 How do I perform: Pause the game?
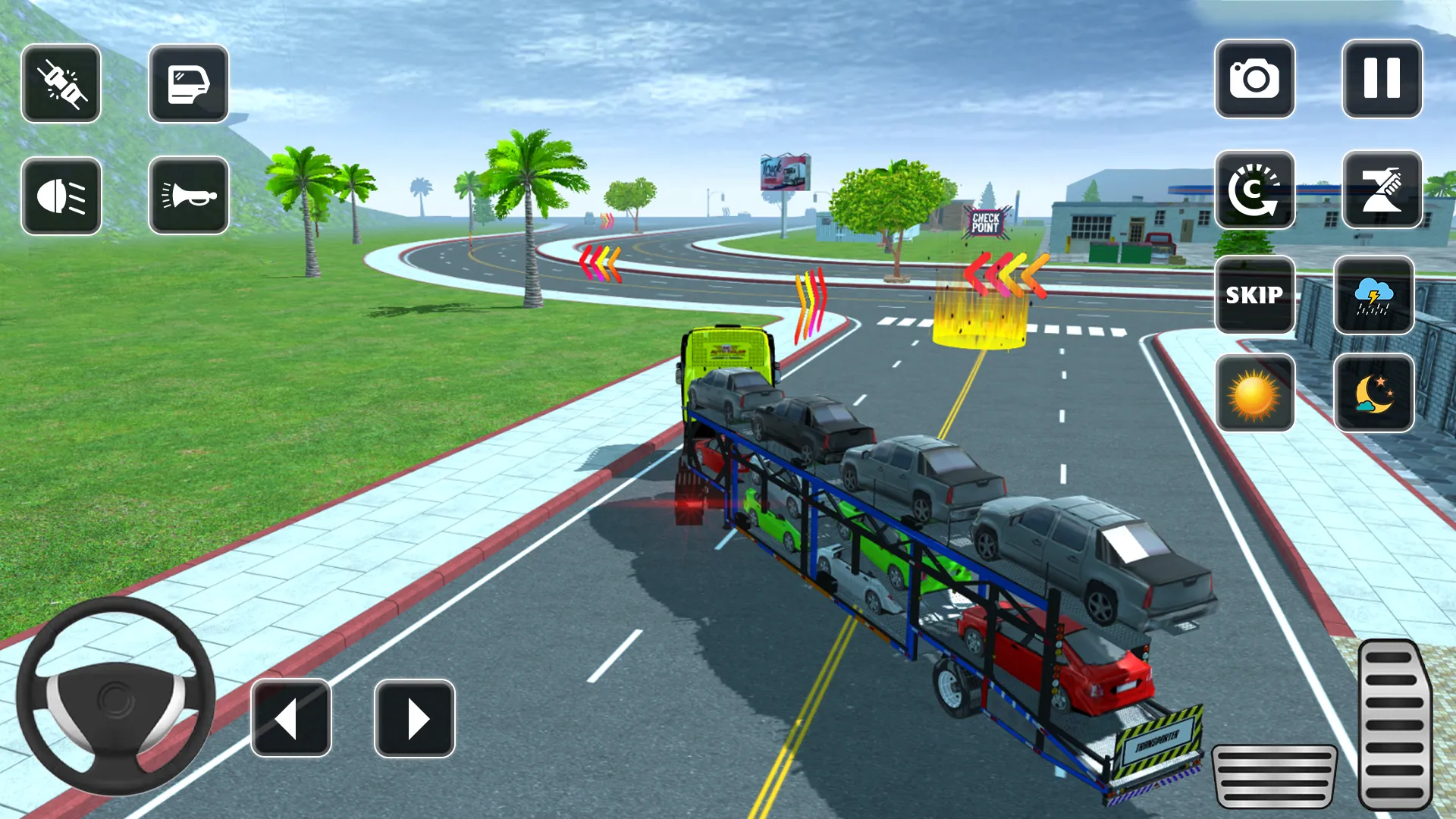(x=1382, y=80)
